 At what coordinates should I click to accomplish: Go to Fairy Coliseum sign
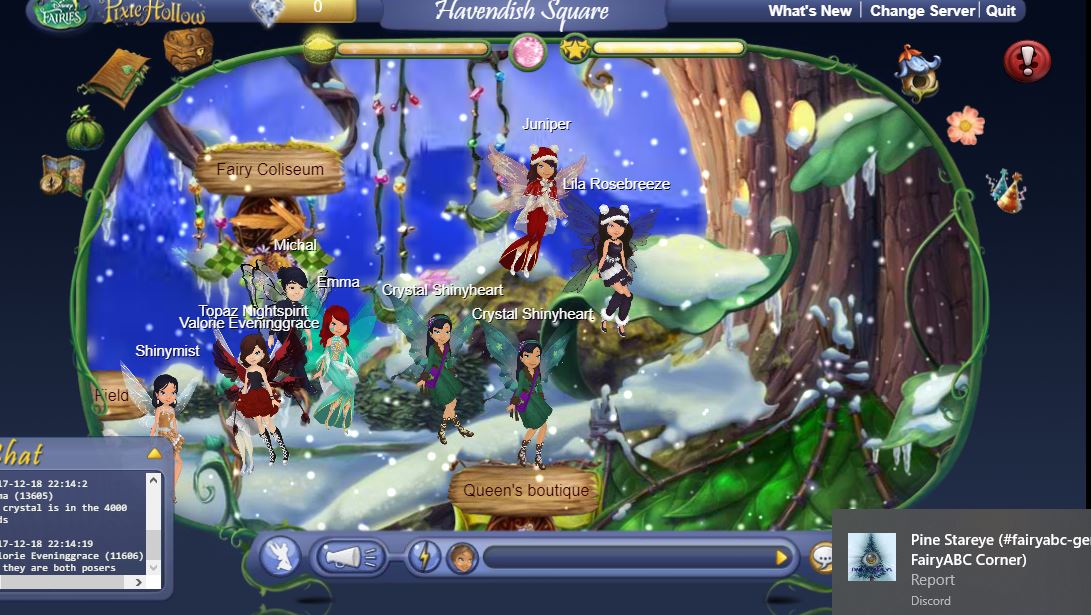click(x=270, y=170)
